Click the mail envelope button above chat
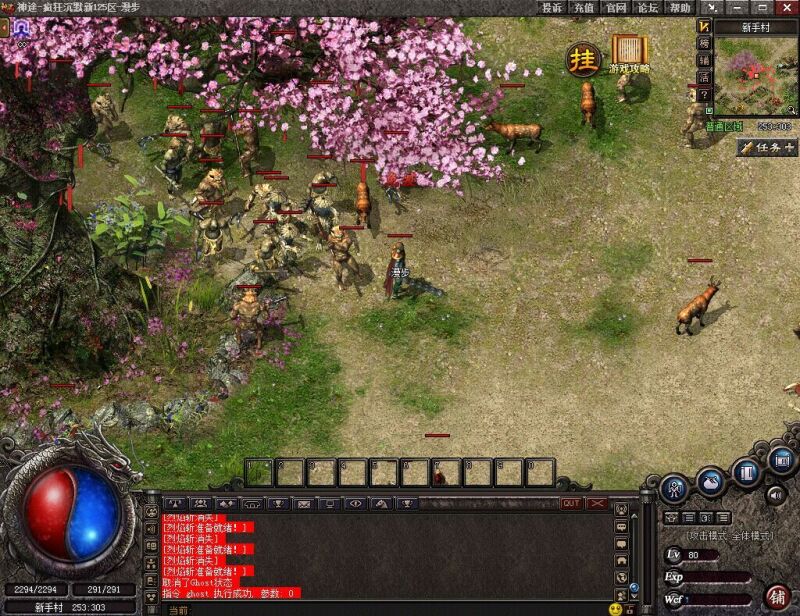 coord(303,503)
